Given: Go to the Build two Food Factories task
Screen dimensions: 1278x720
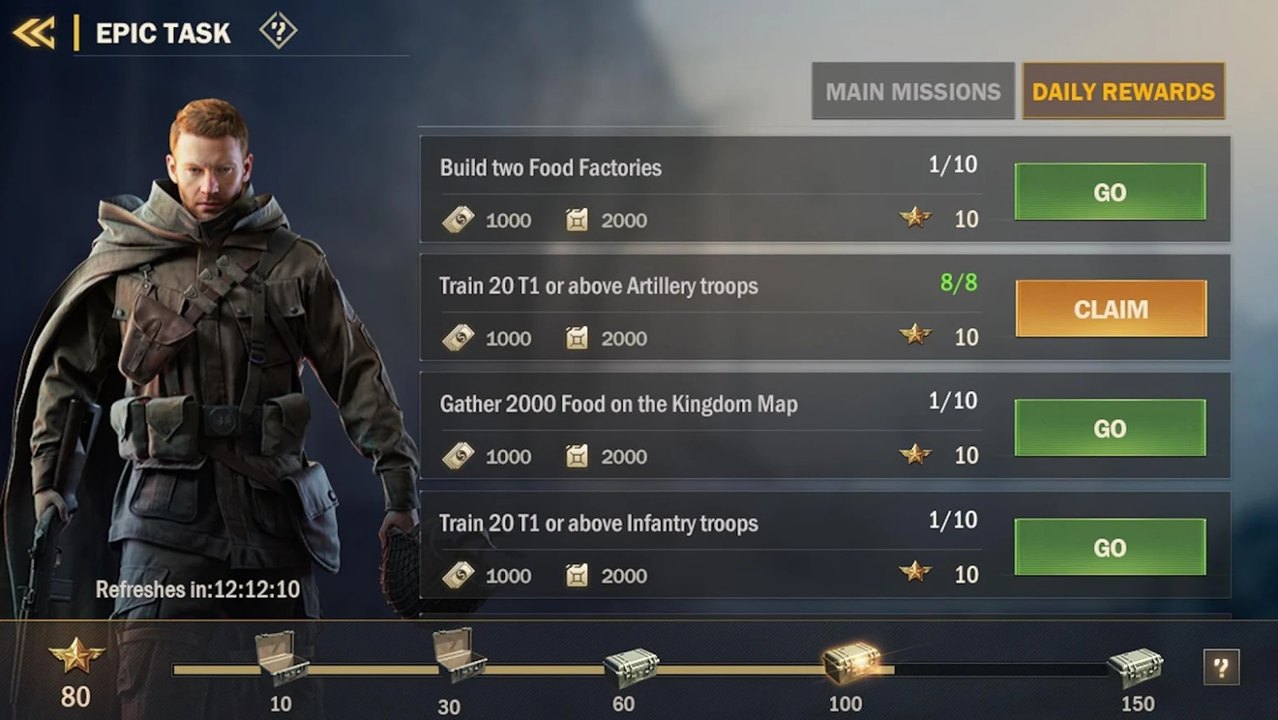Looking at the screenshot, I should tap(1110, 192).
